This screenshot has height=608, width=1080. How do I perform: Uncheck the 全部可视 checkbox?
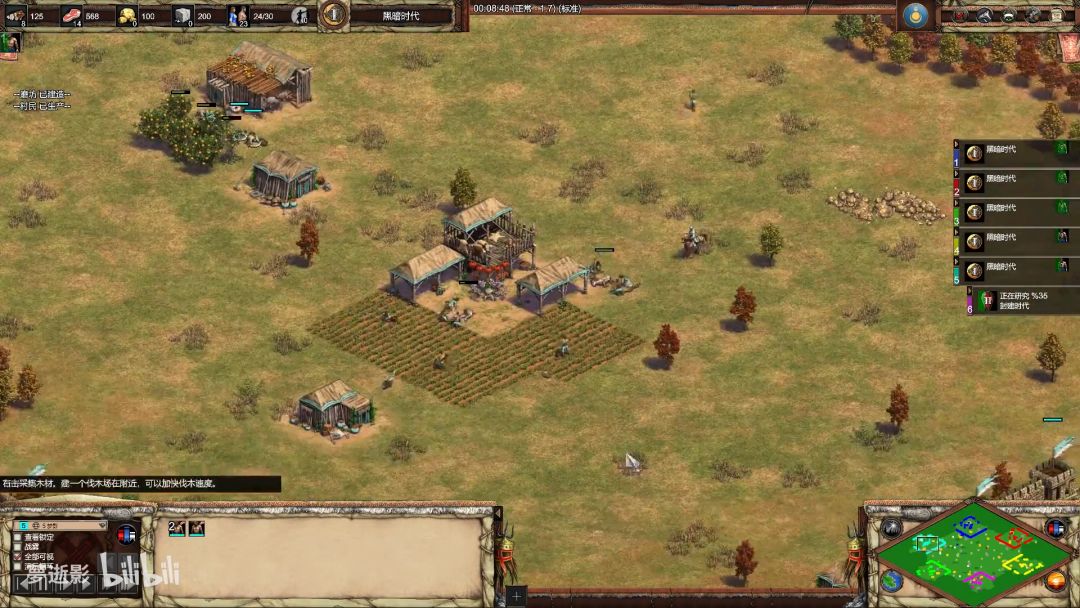click(18, 557)
